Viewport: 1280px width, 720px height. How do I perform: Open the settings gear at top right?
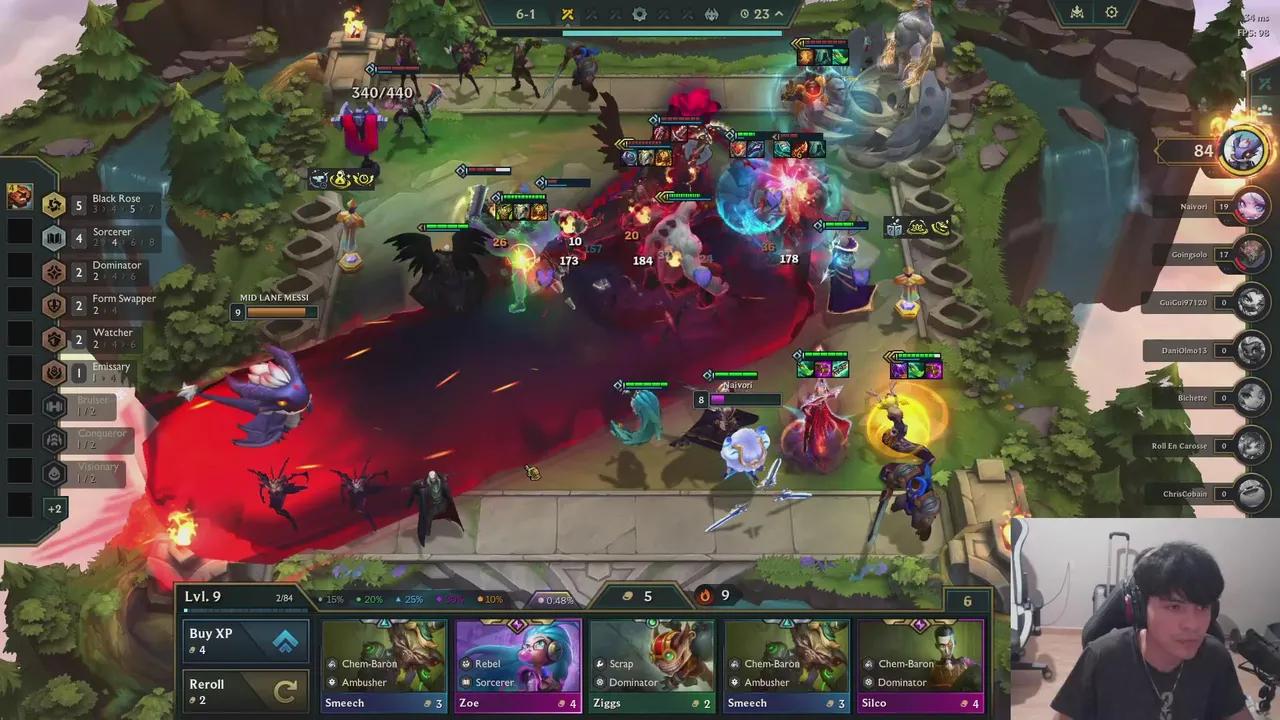[1112, 12]
